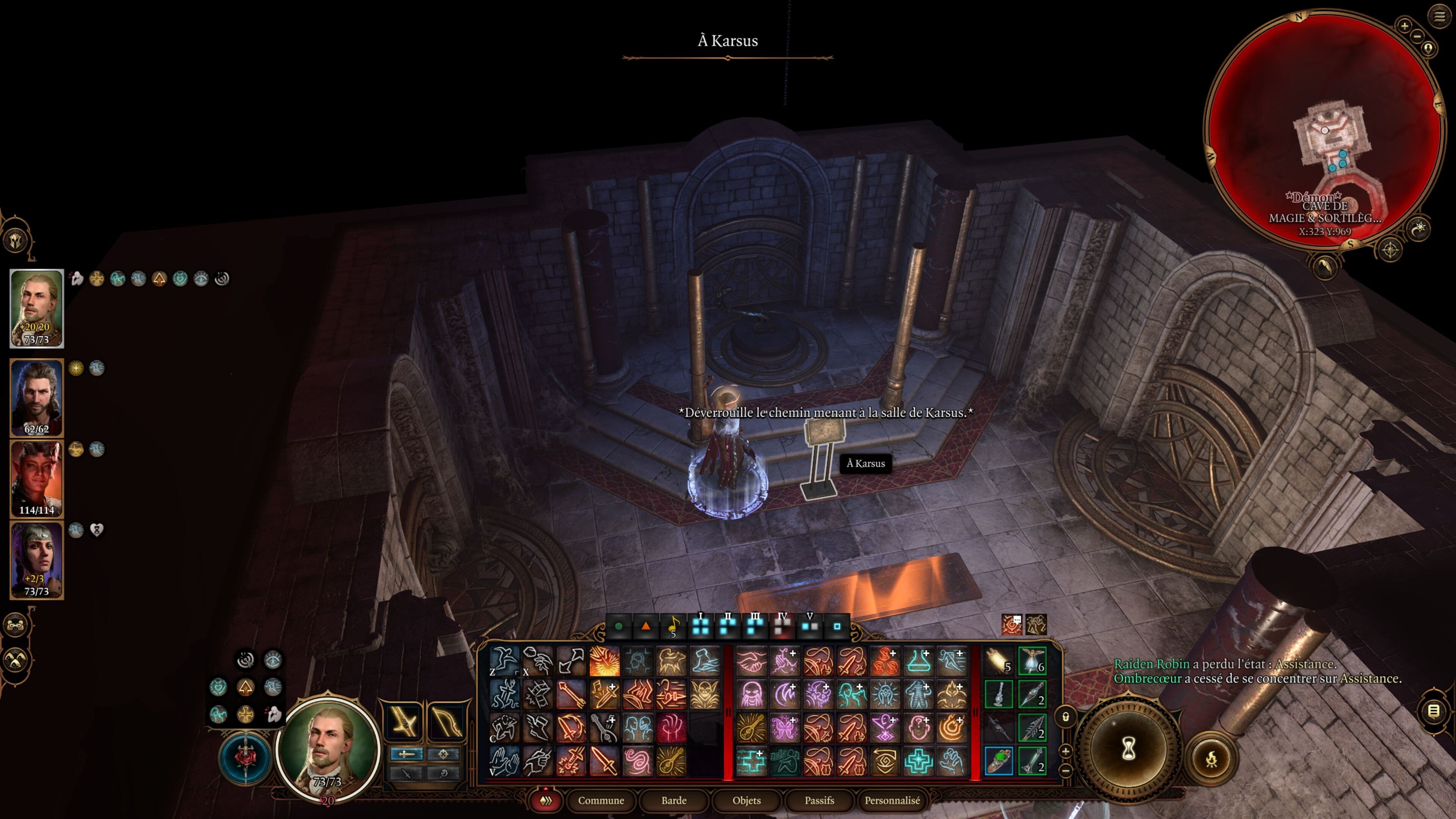Screen dimensions: 1456x819
Task: Zoom out the minimap with minus button
Action: pos(1417,36)
